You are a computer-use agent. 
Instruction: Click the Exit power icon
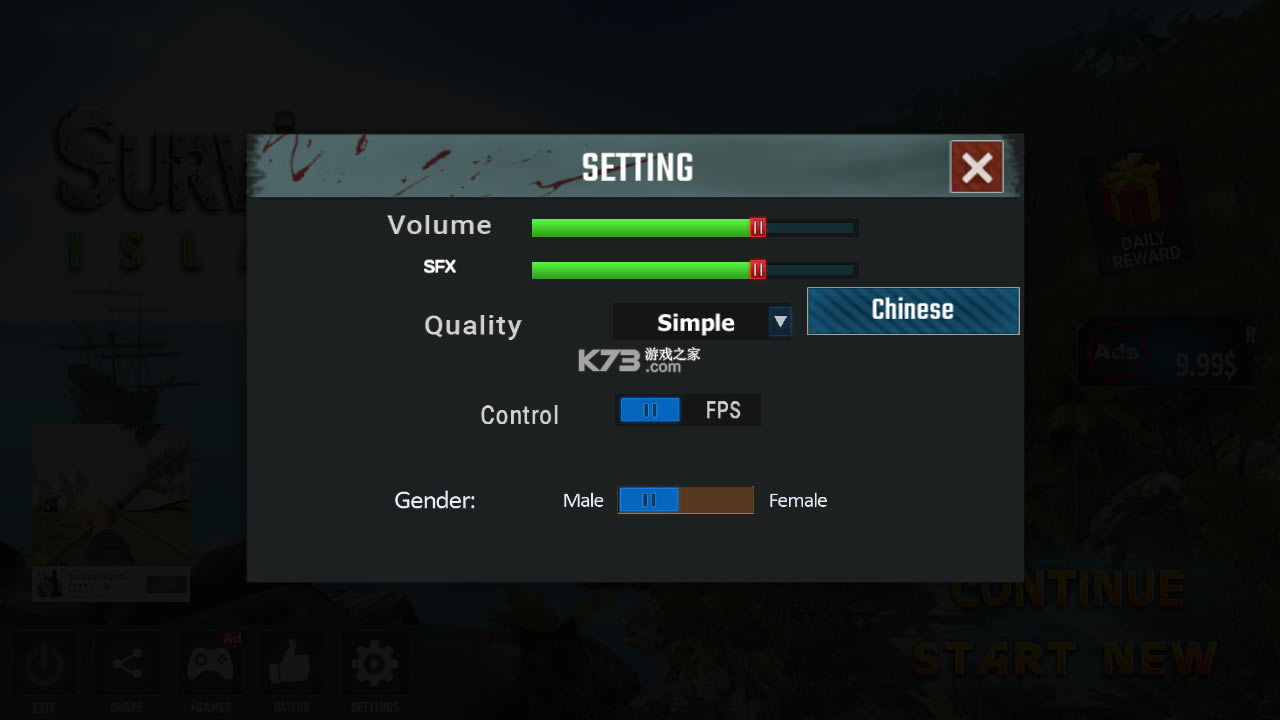[46, 662]
